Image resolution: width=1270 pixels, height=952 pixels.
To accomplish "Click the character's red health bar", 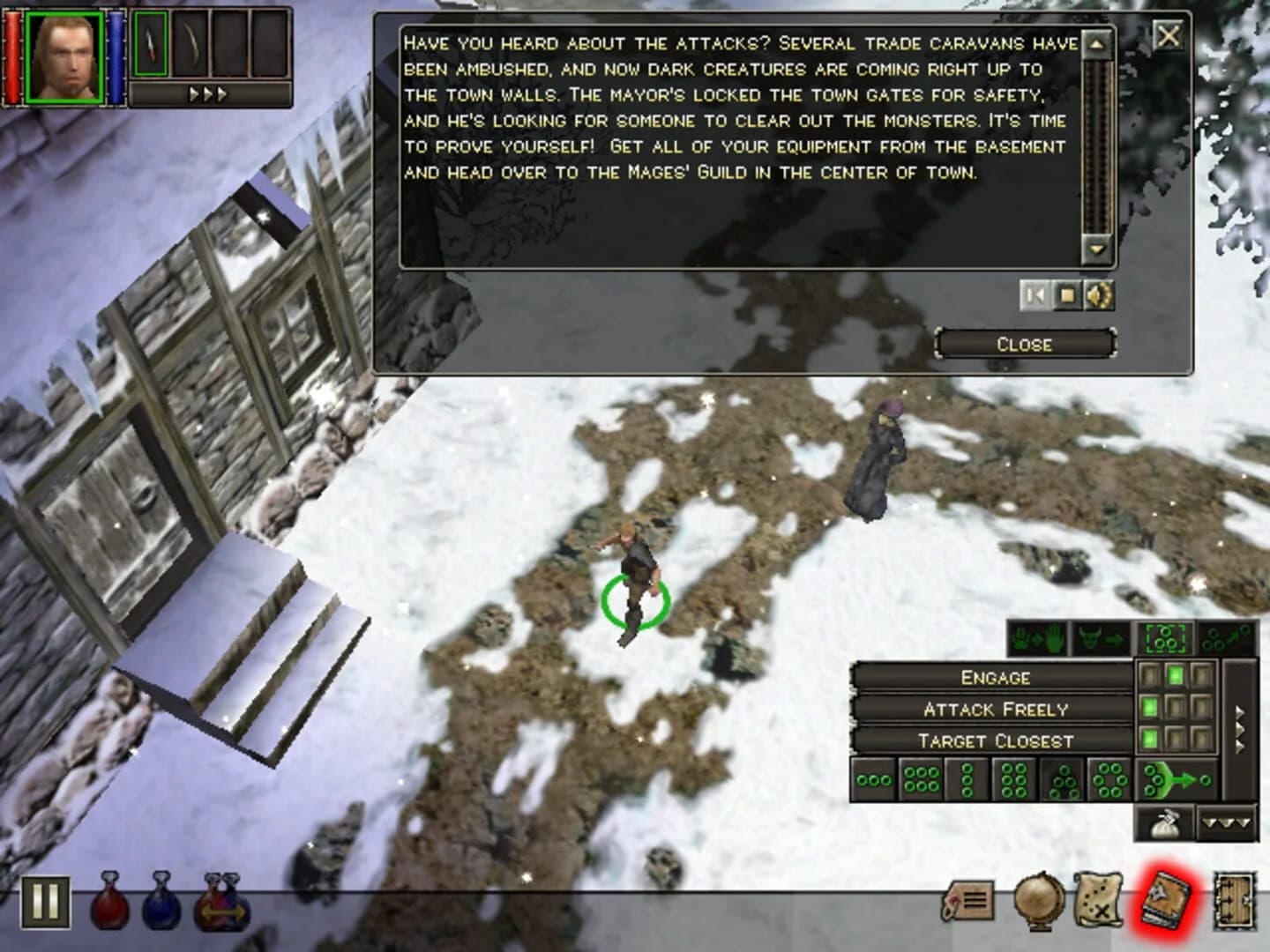I will tap(12, 55).
